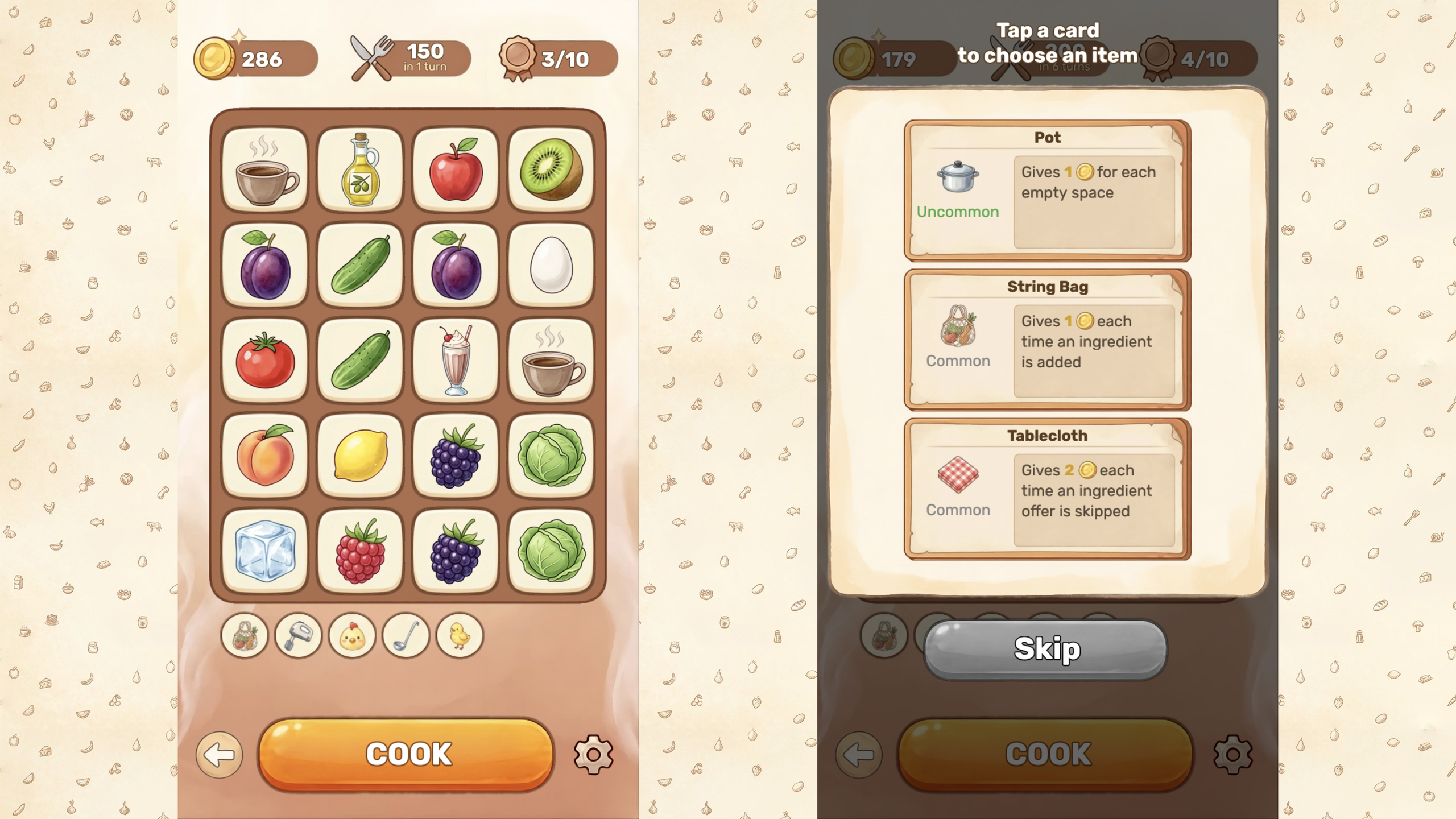1456x819 pixels.
Task: Tap the milkshake tile
Action: point(455,359)
